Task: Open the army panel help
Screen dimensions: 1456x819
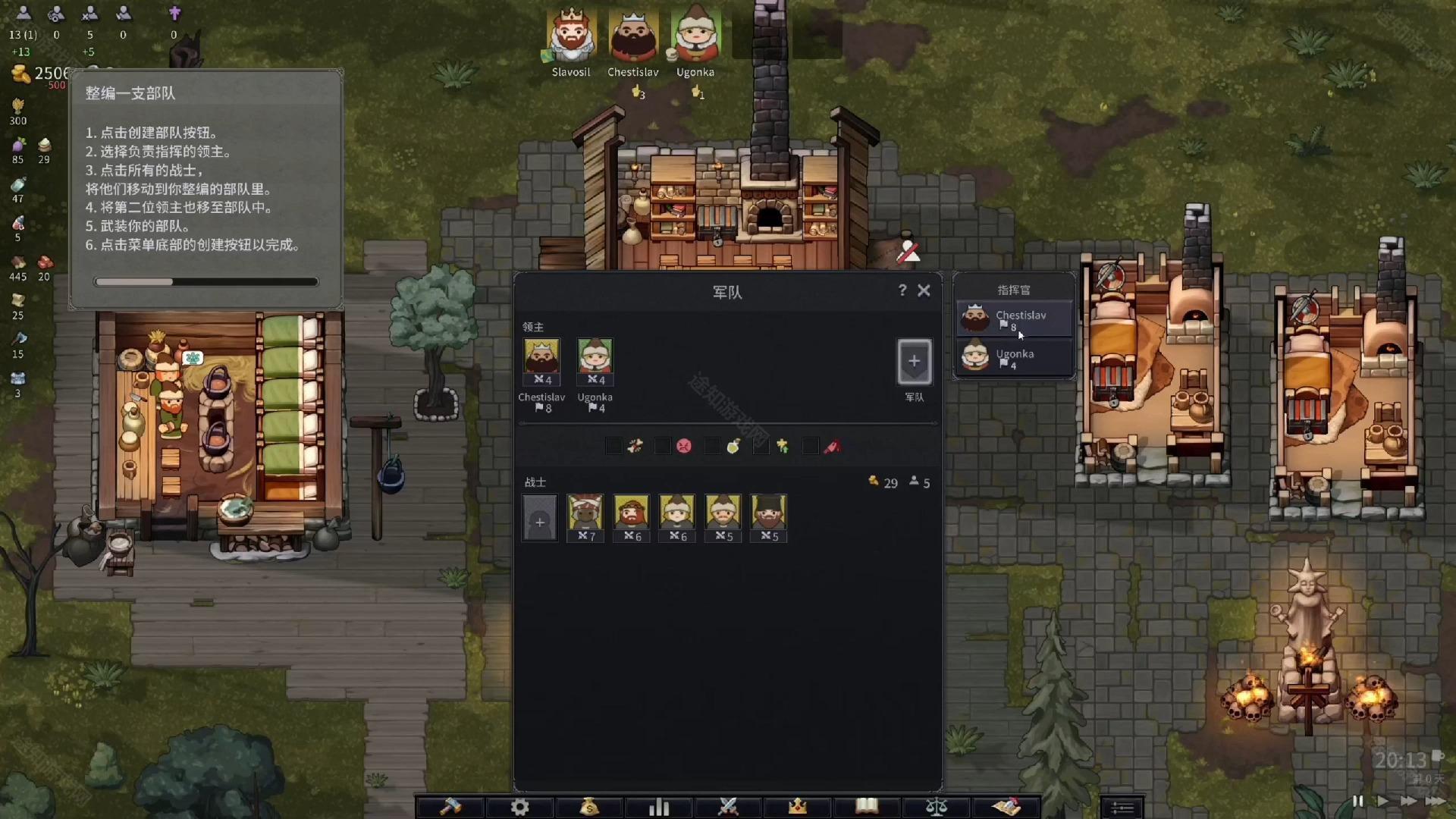Action: point(902,290)
